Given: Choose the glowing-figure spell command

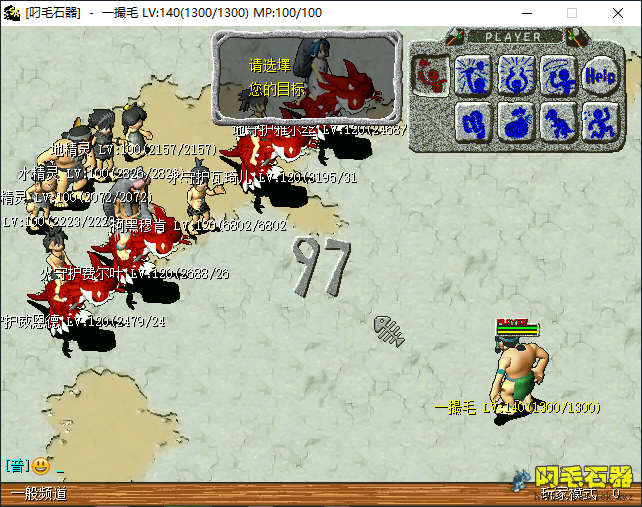Looking at the screenshot, I should (472, 73).
